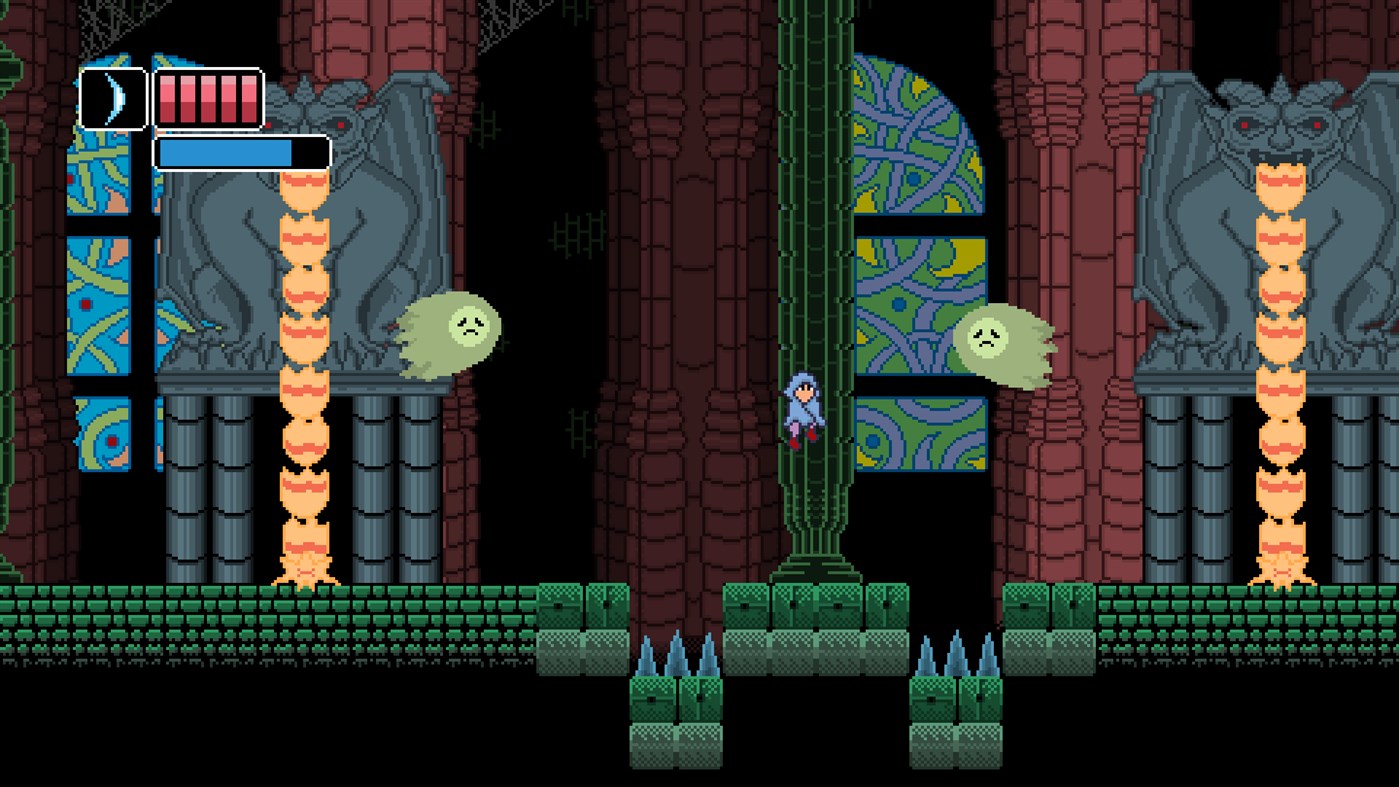This screenshot has width=1399, height=787.
Task: Click the five-segment red health bar
Action: pos(207,100)
